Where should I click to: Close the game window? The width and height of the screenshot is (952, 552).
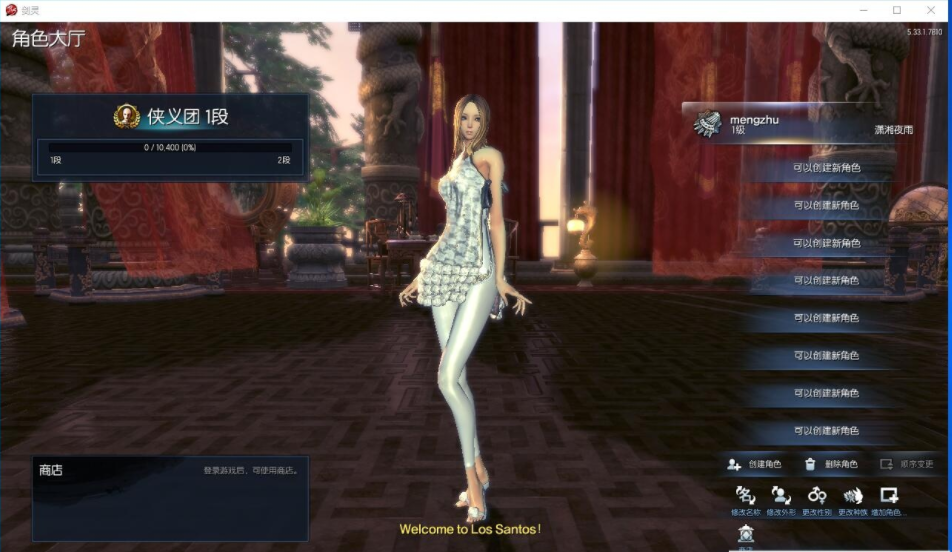coord(932,10)
